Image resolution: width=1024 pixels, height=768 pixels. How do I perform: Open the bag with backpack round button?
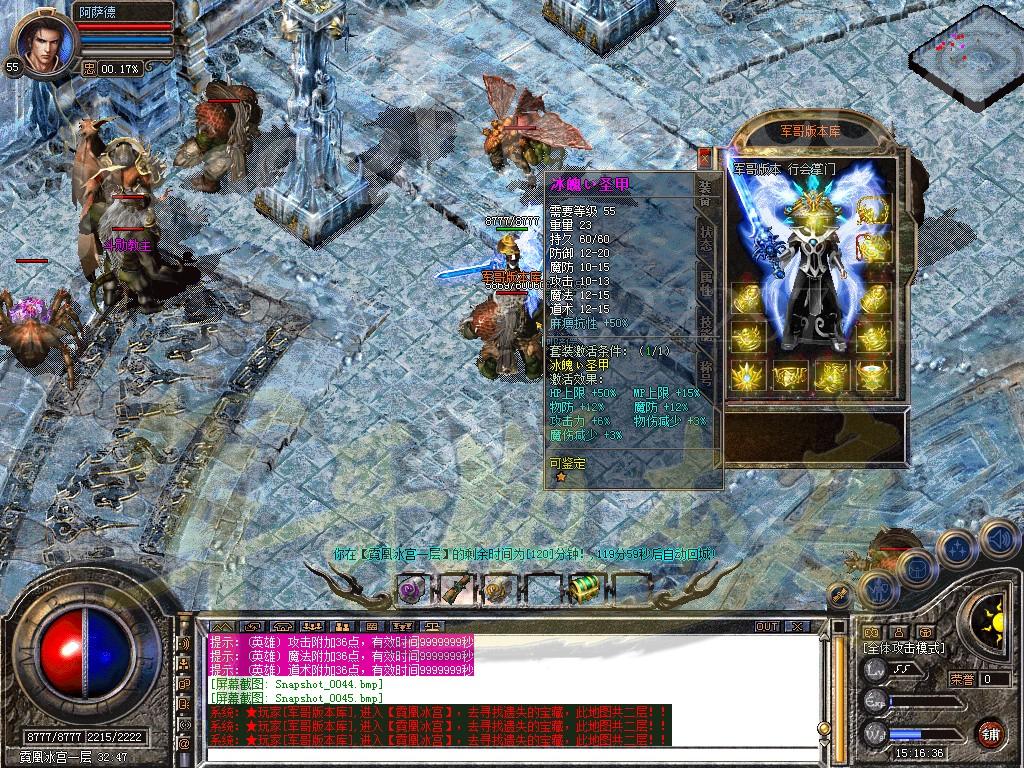[x=916, y=566]
